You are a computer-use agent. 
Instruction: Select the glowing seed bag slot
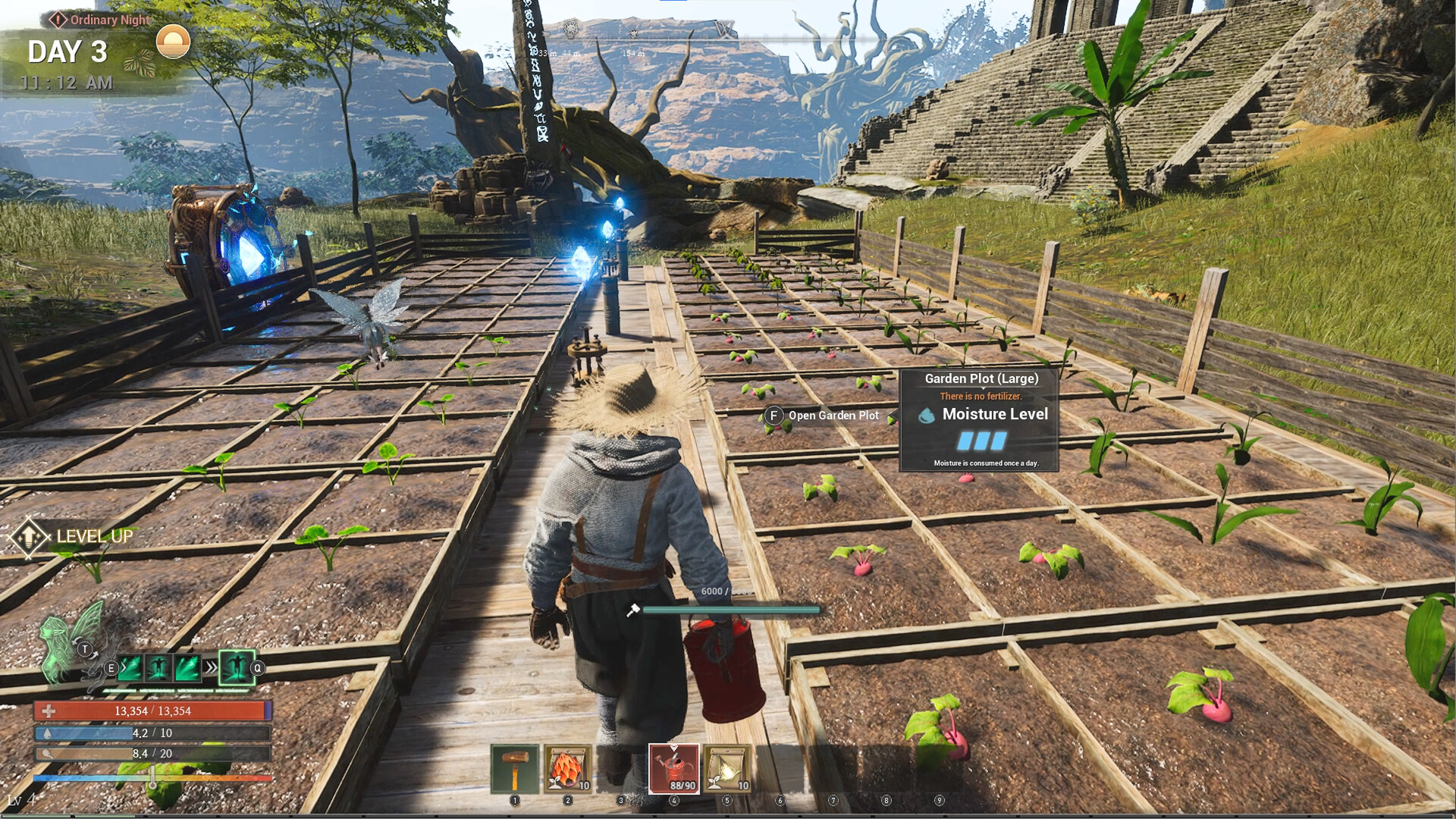pos(727,769)
